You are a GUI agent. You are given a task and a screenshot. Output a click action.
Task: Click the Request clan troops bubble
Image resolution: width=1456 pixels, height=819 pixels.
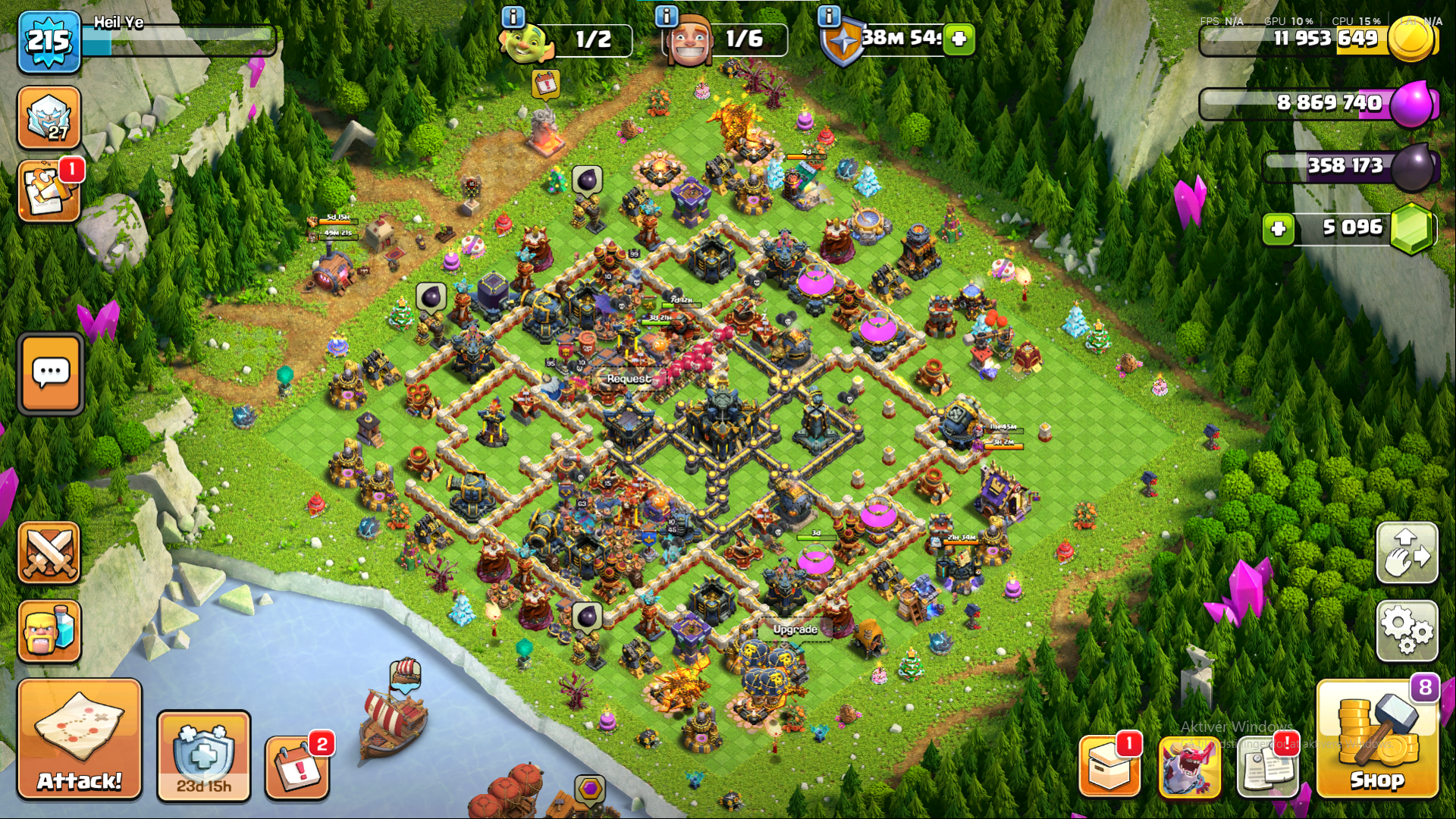coord(629,378)
